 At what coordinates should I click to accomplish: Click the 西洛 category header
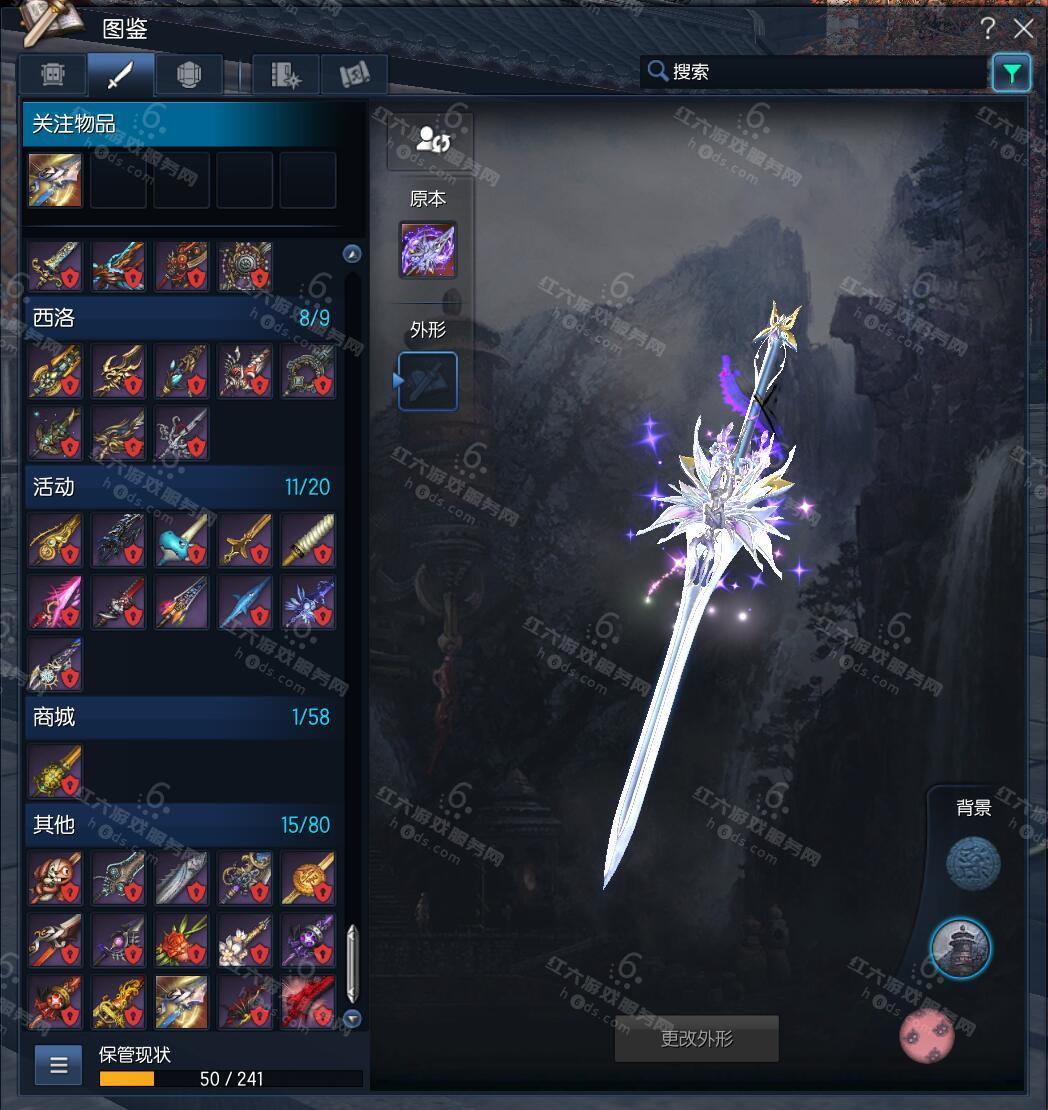pyautogui.click(x=180, y=318)
